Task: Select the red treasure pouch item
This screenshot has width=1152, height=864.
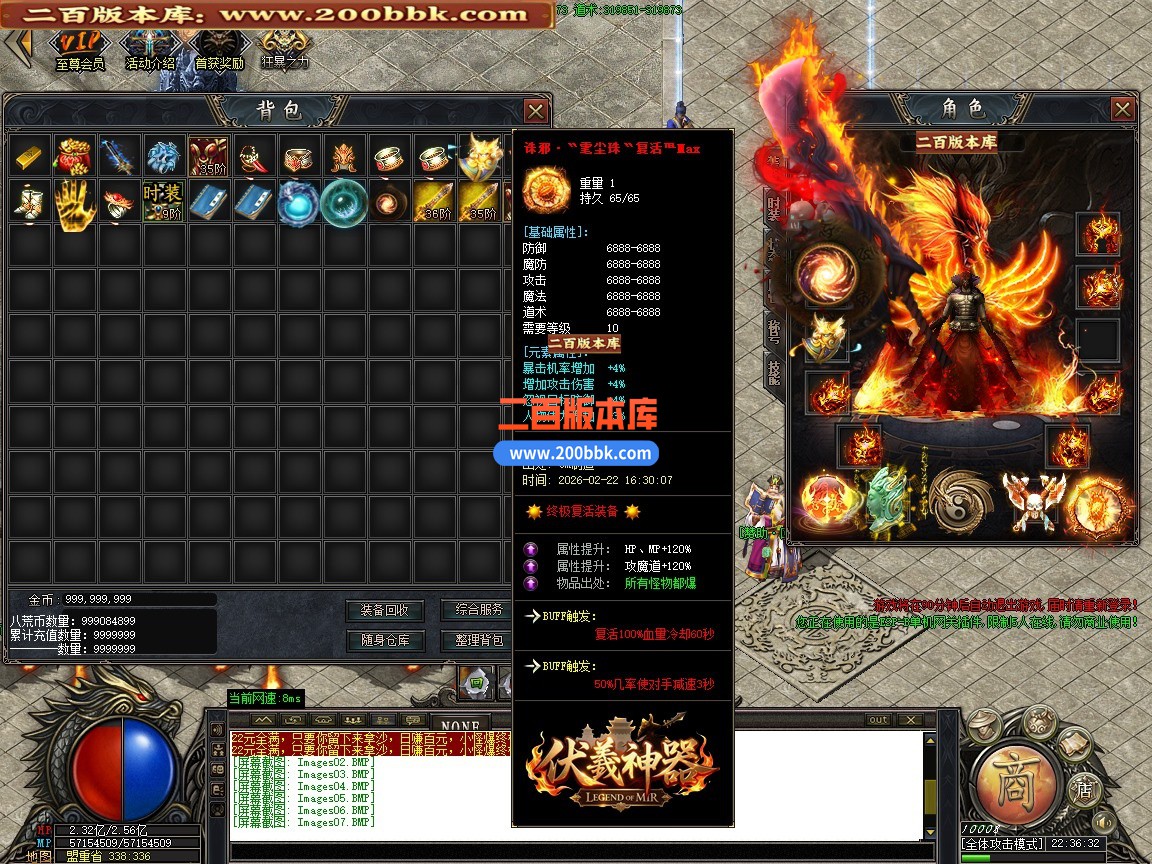Action: (x=73, y=156)
